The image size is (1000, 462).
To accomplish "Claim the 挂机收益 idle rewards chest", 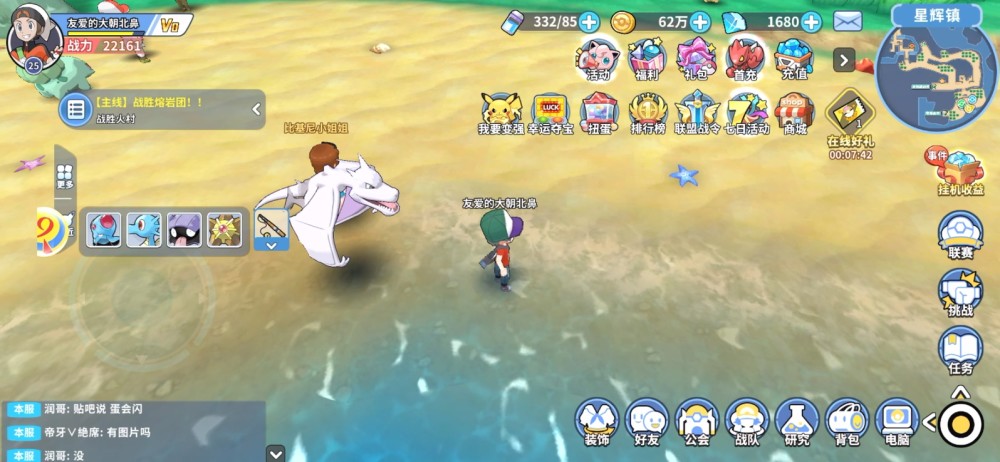I will (961, 172).
